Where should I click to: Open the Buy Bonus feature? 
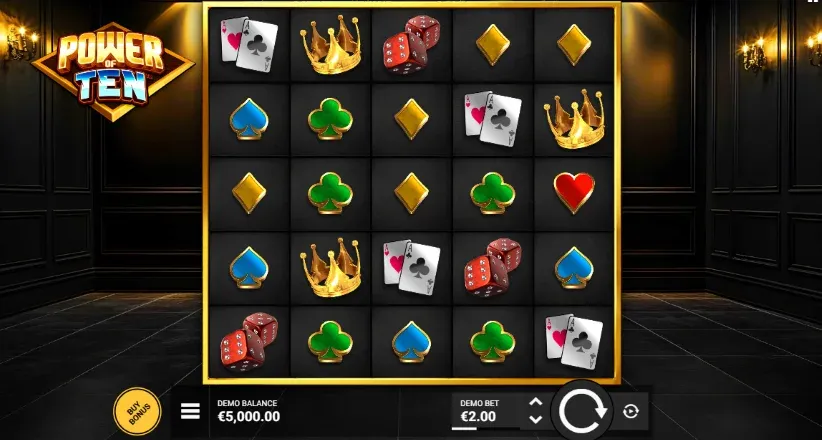pos(137,410)
